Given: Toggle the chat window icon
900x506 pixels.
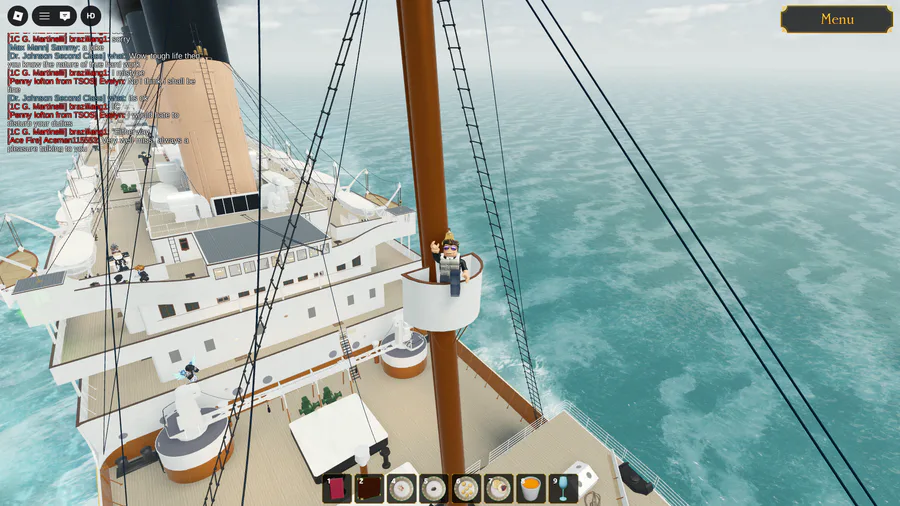Looking at the screenshot, I should coord(65,16).
